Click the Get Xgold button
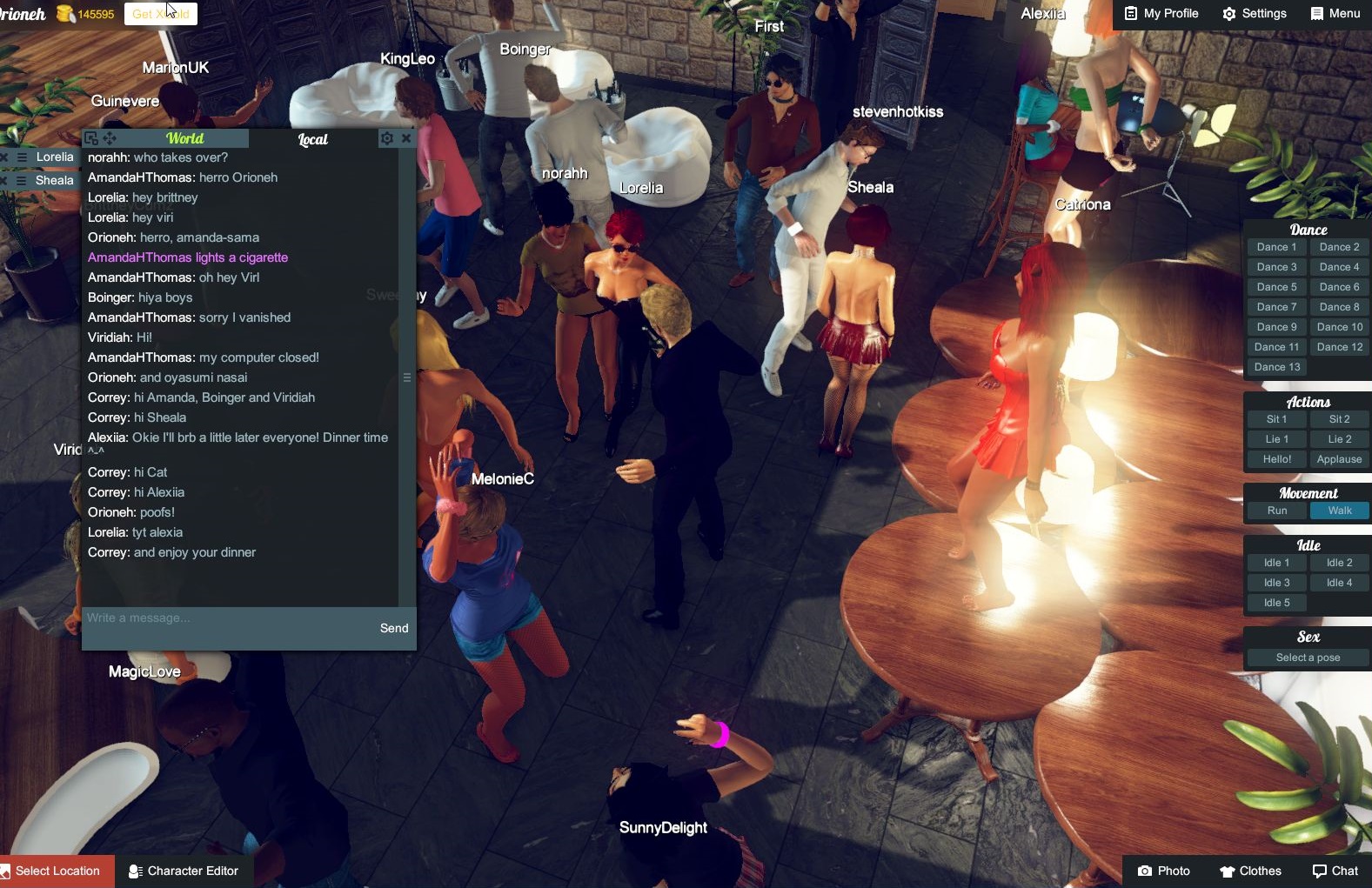 [x=160, y=13]
